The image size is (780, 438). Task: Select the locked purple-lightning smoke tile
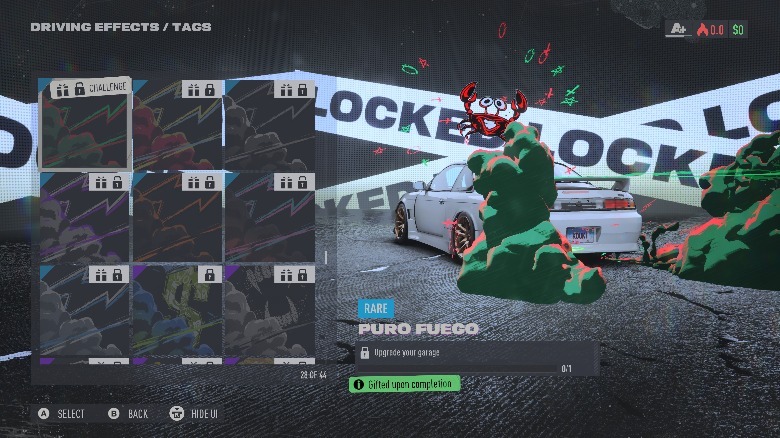tap(85, 216)
